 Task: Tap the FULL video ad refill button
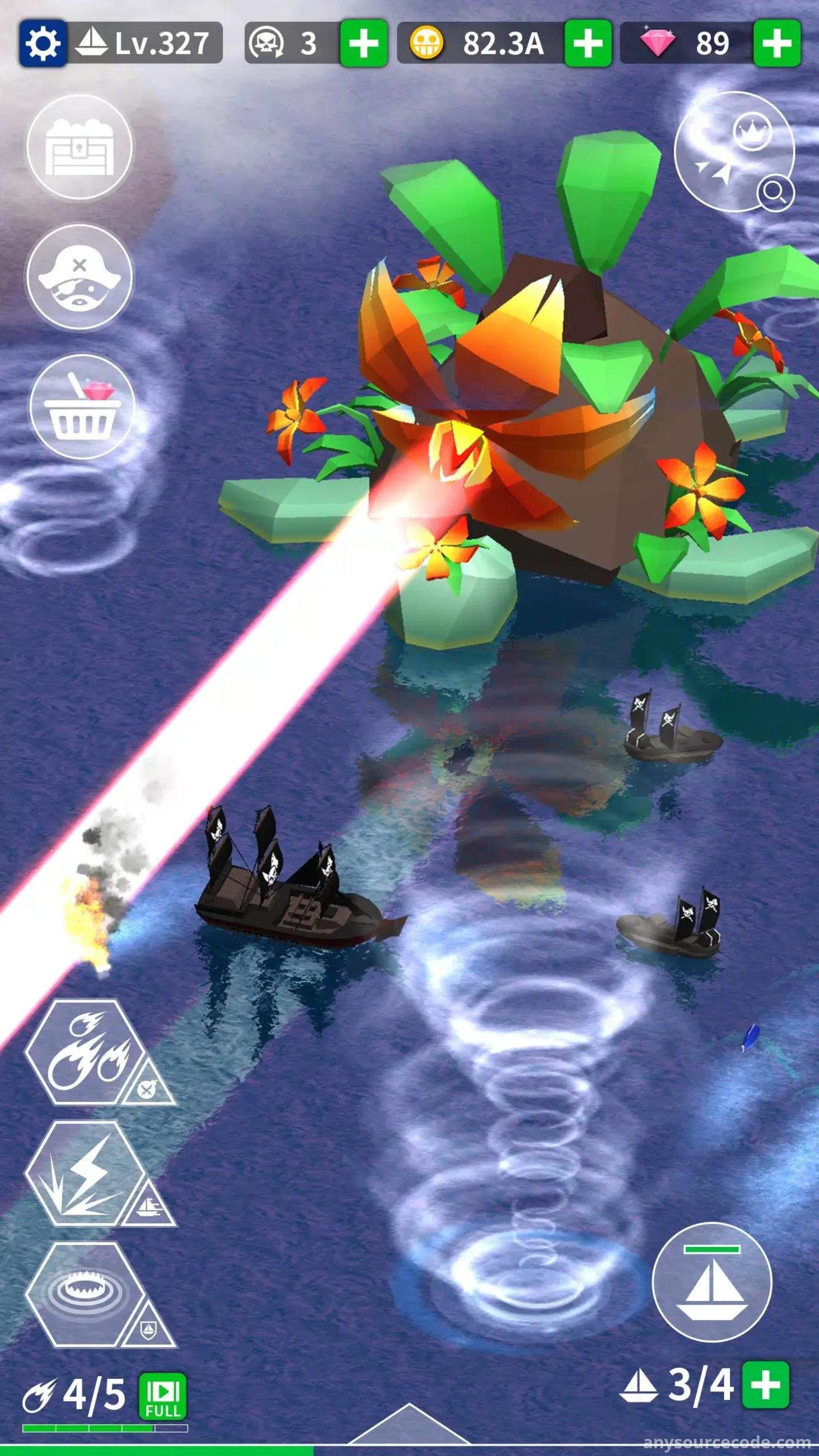click(163, 1397)
